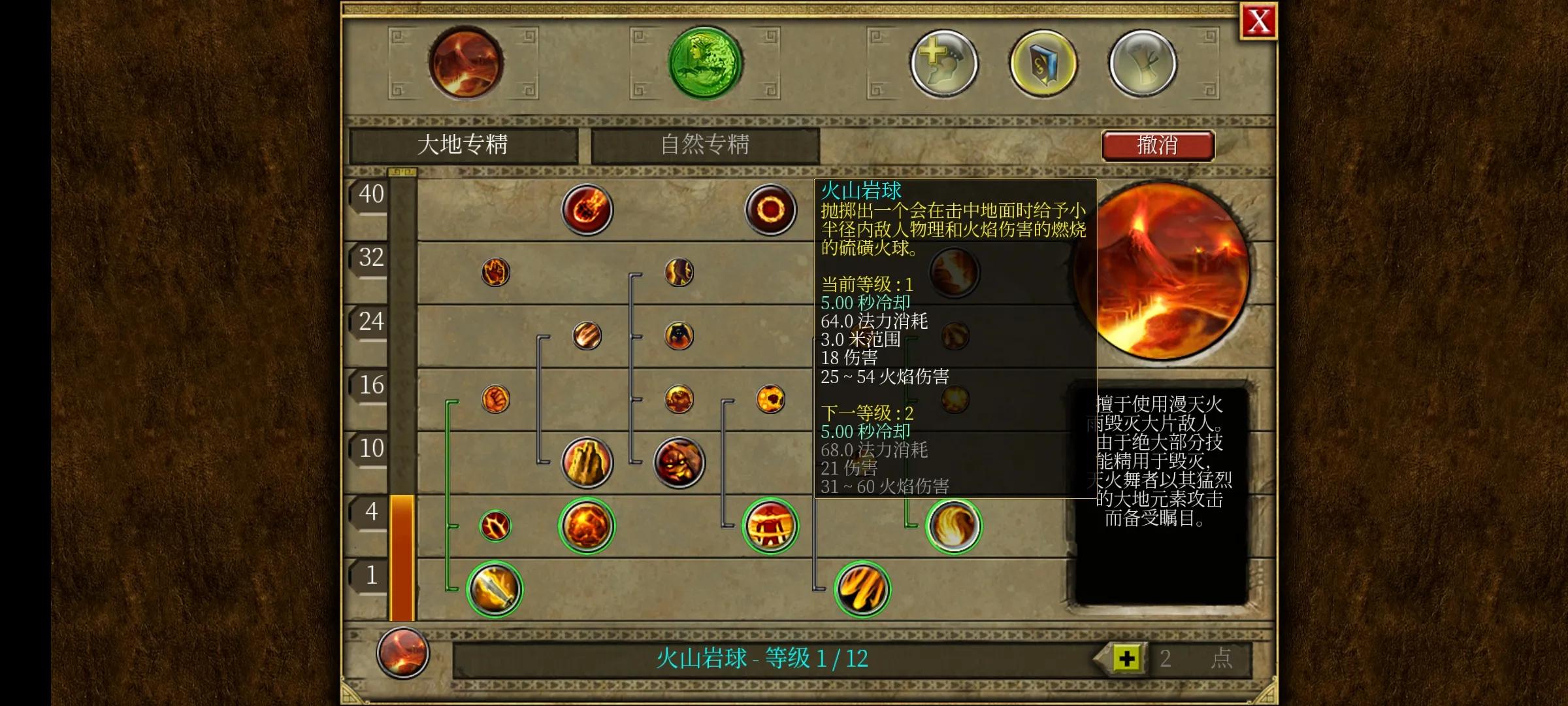Click the rock formation skill at level 10
The image size is (1568, 706).
click(585, 461)
